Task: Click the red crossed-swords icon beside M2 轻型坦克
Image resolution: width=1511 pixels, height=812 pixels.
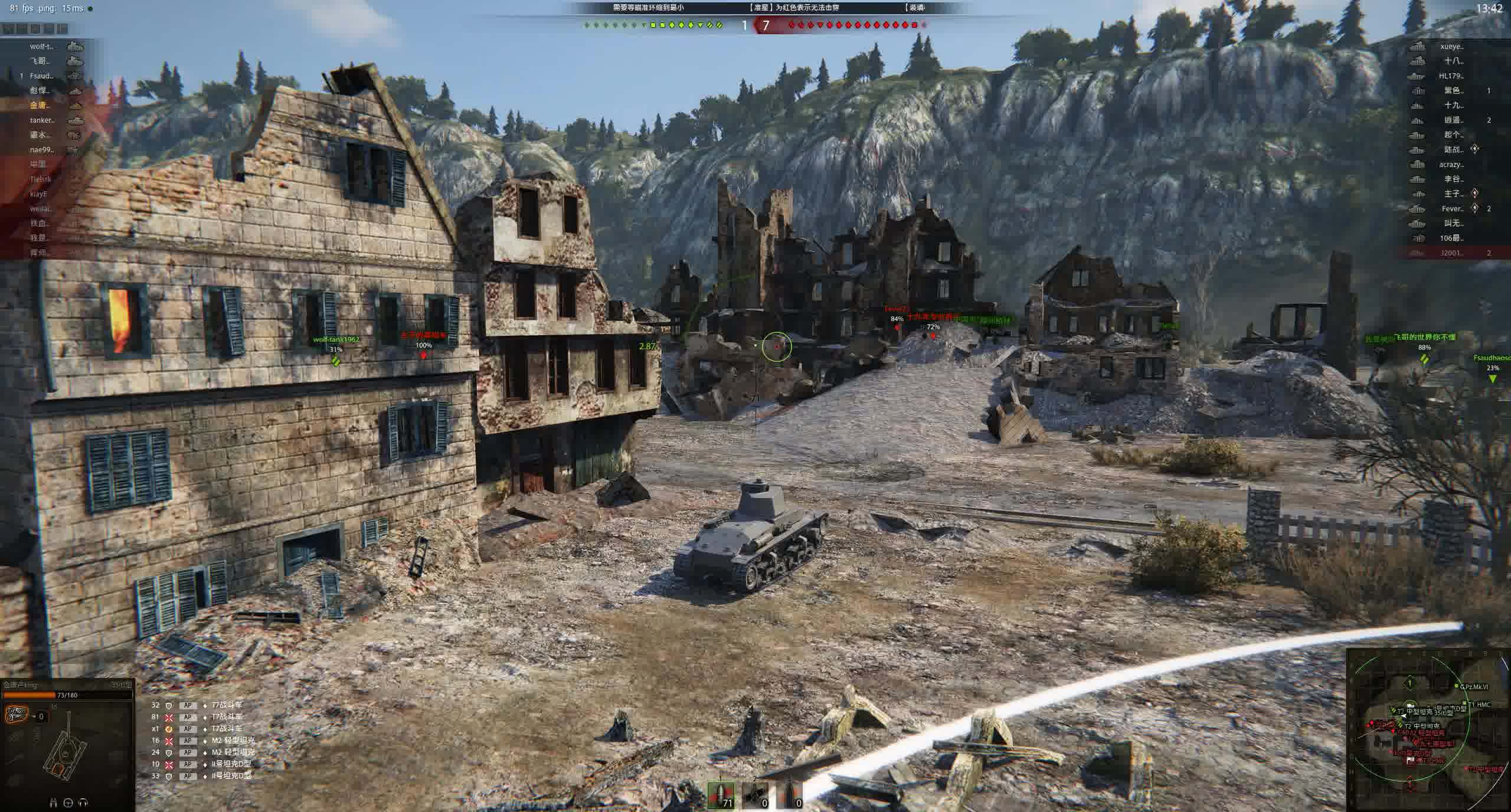Action: point(169,742)
